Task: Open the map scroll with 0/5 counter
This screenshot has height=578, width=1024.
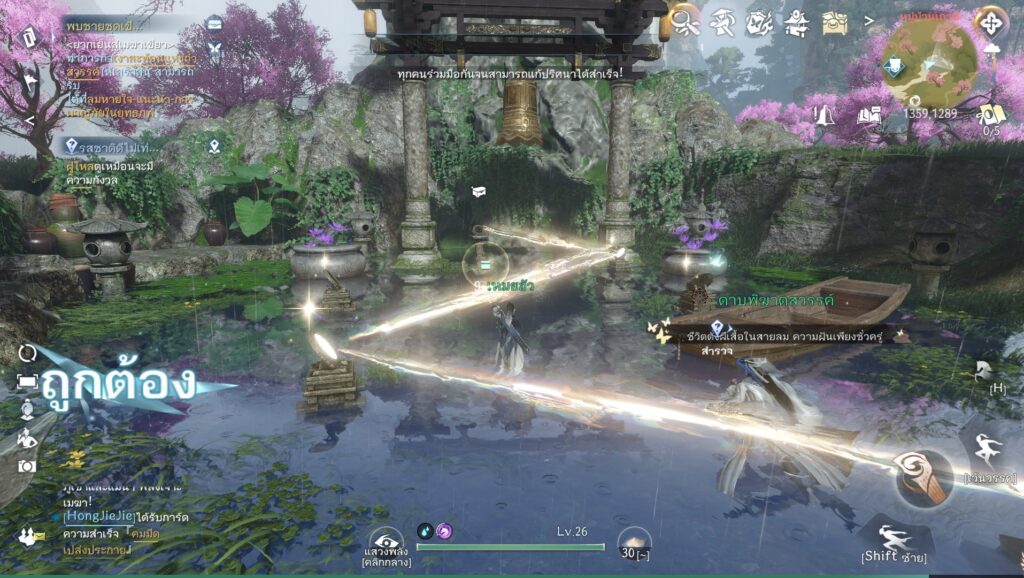Action: (x=991, y=115)
